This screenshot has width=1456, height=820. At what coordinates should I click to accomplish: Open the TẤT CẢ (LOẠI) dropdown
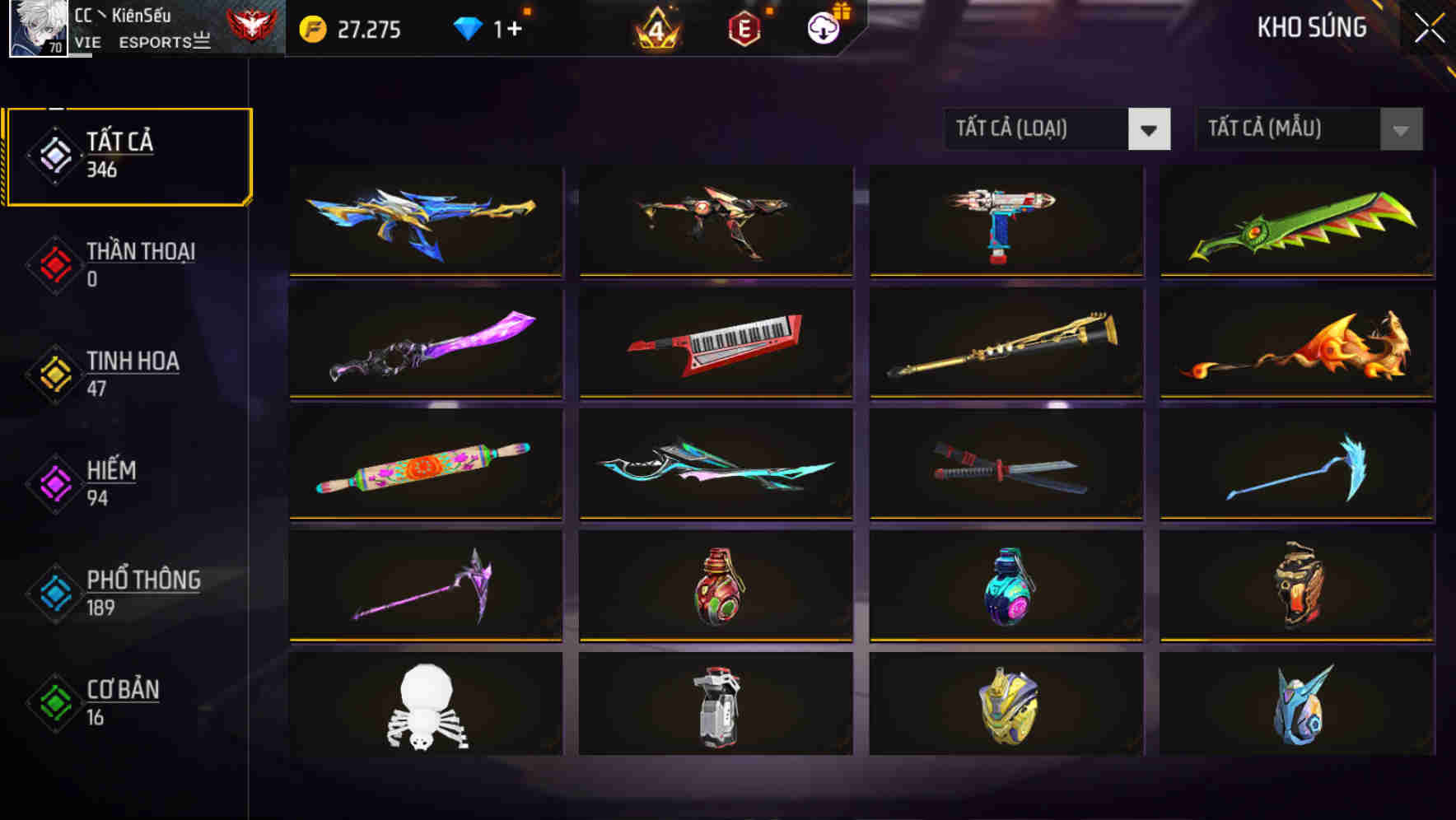pos(1057,129)
